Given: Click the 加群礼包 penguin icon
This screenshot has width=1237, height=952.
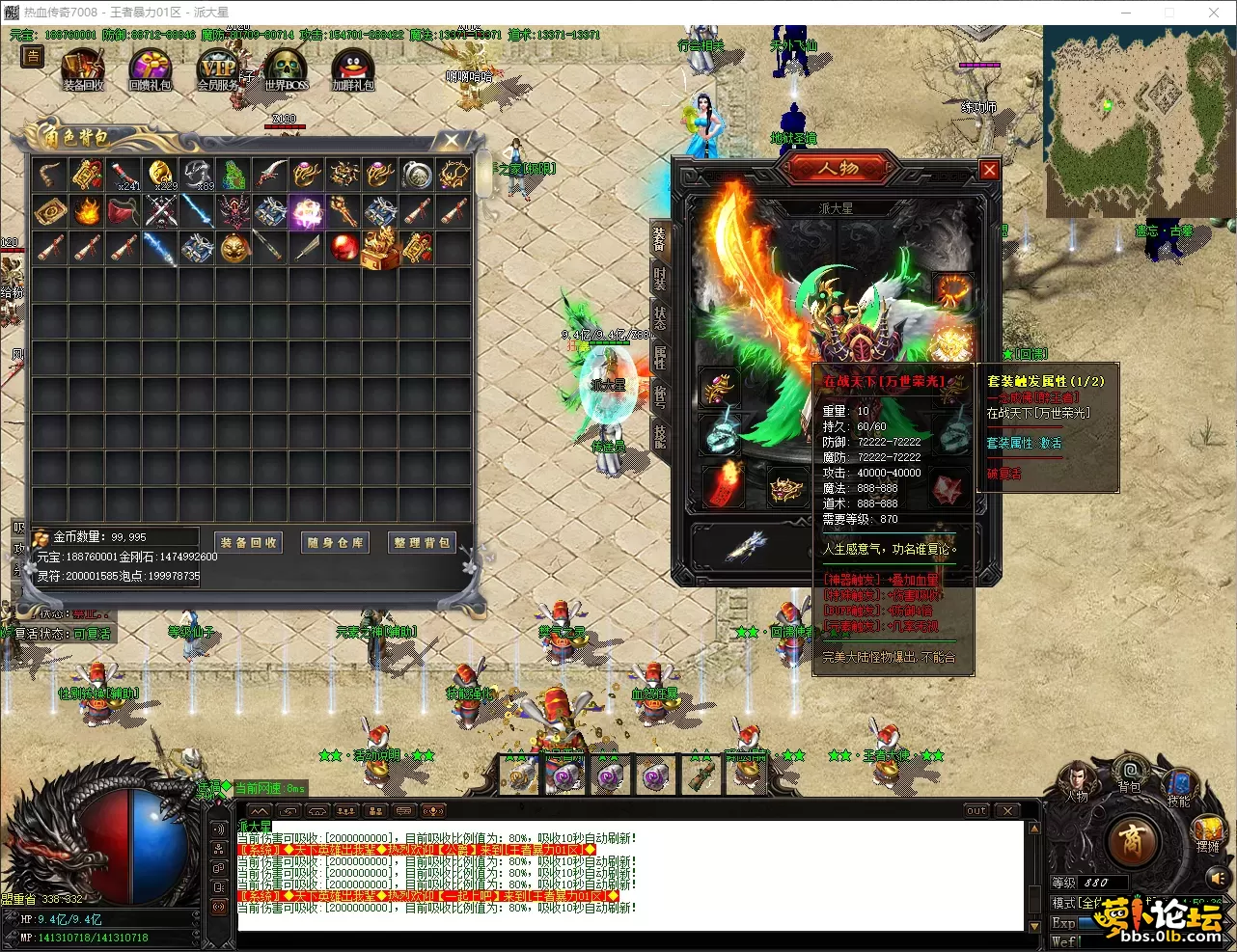Looking at the screenshot, I should point(352,69).
